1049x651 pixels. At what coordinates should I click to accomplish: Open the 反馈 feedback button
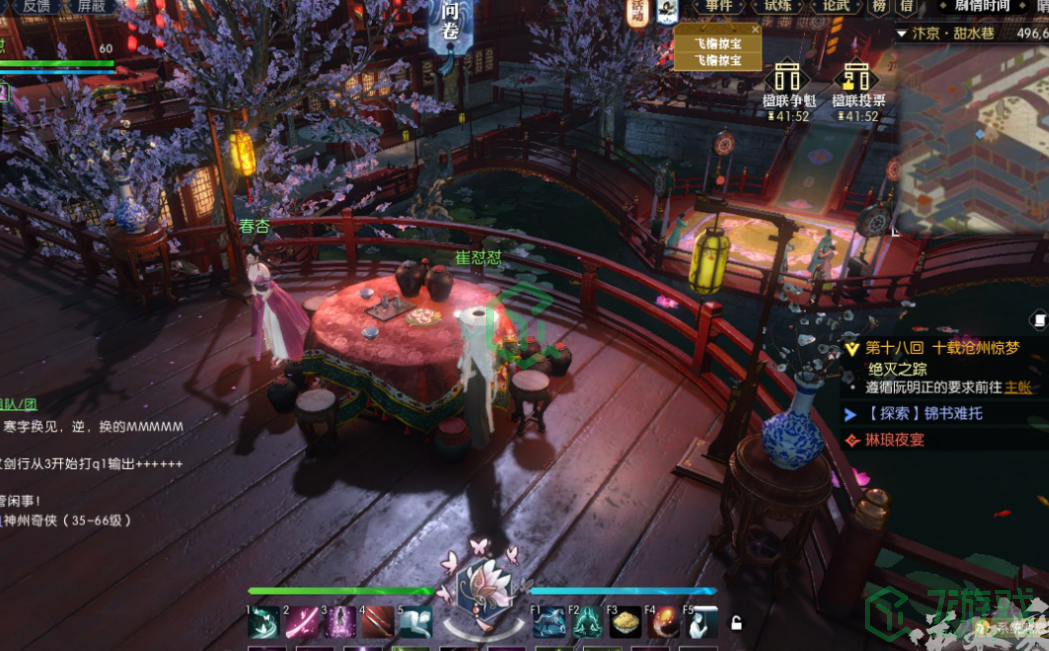[35, 6]
